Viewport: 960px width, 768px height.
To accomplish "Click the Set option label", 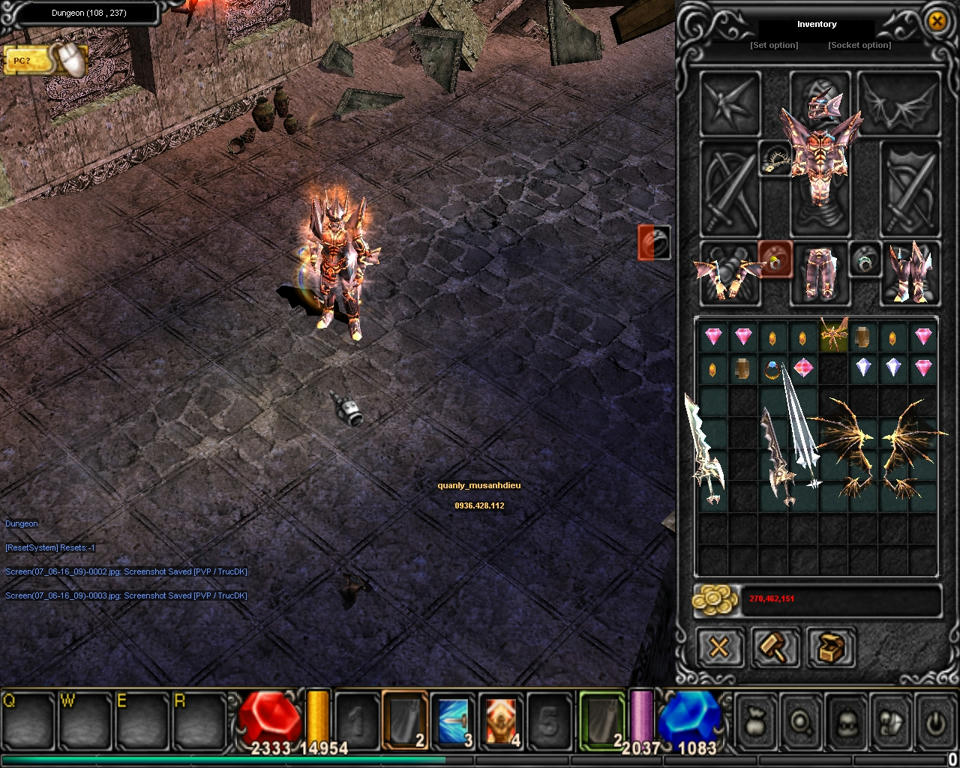I will [774, 45].
